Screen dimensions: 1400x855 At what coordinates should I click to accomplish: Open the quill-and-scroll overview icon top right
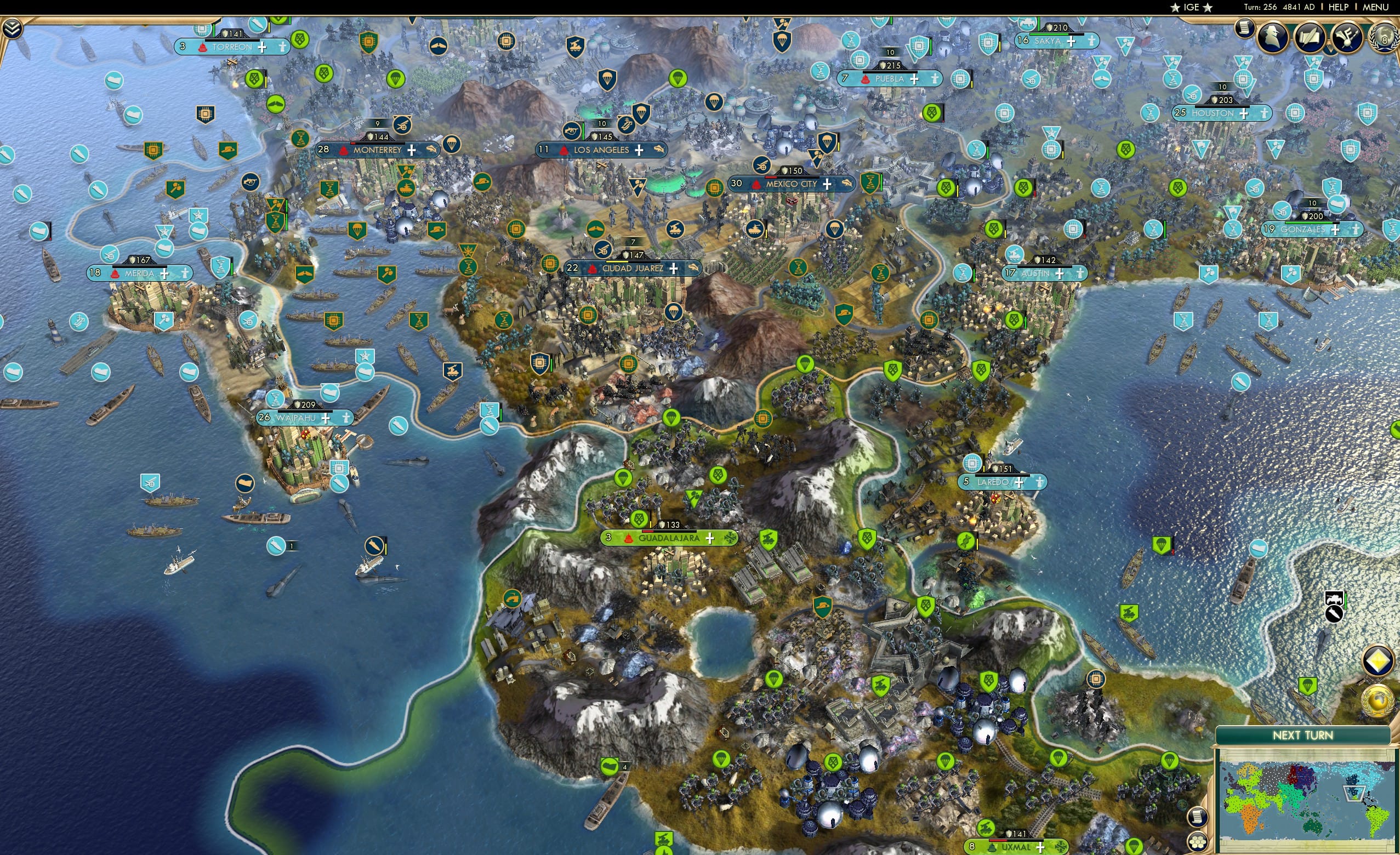(x=1311, y=37)
